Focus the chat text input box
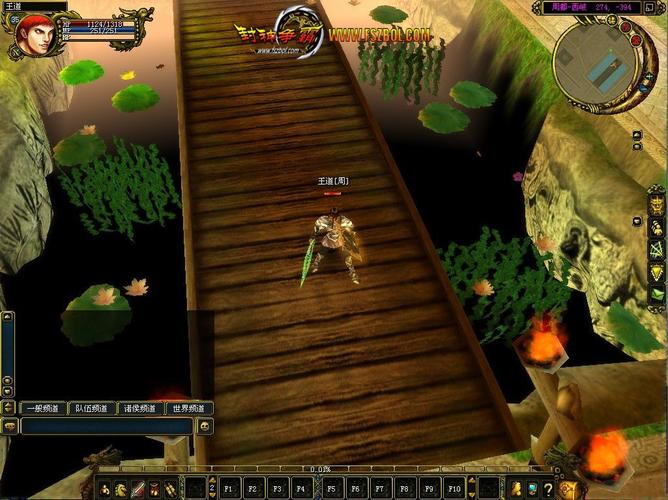Screen dimensions: 668x500 (x=106, y=427)
